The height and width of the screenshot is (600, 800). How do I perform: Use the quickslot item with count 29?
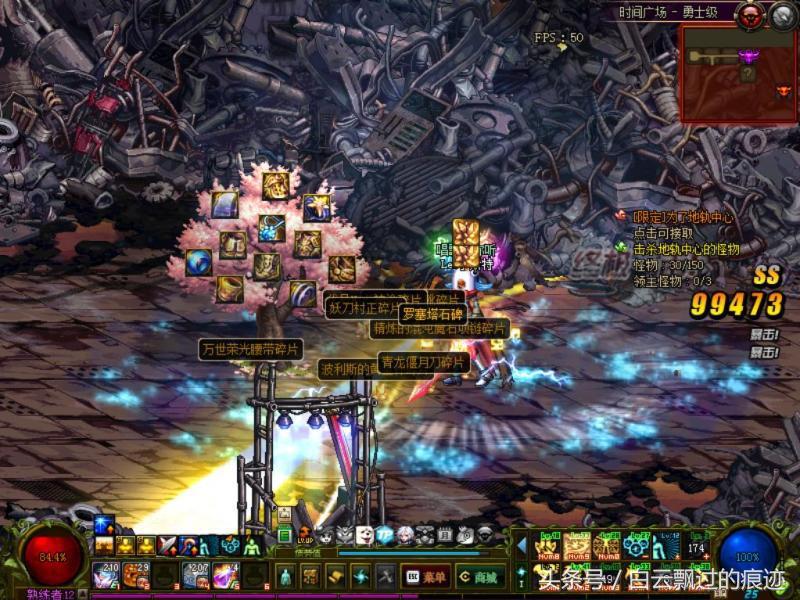[136, 575]
